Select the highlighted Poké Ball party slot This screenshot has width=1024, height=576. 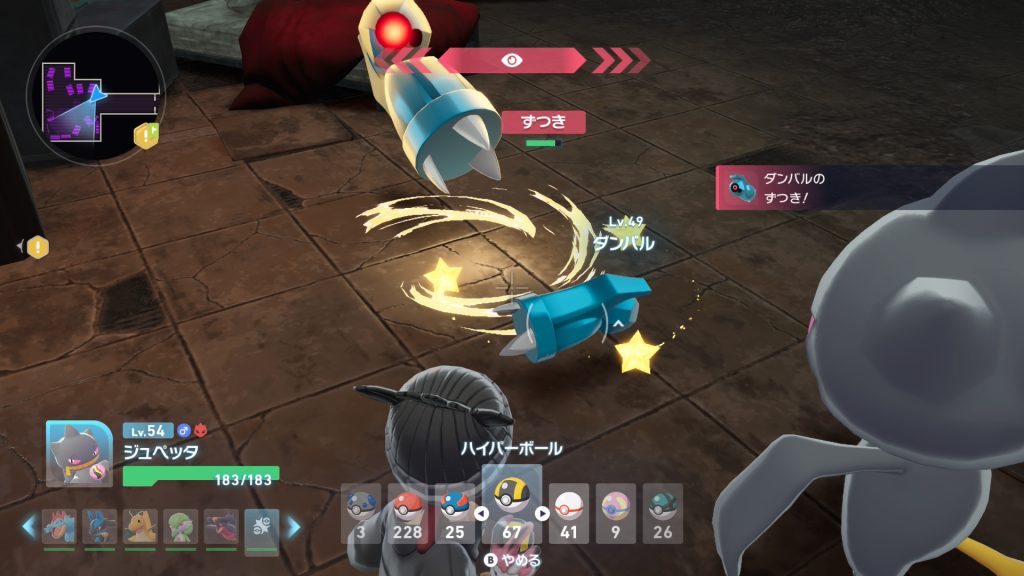[x=261, y=528]
